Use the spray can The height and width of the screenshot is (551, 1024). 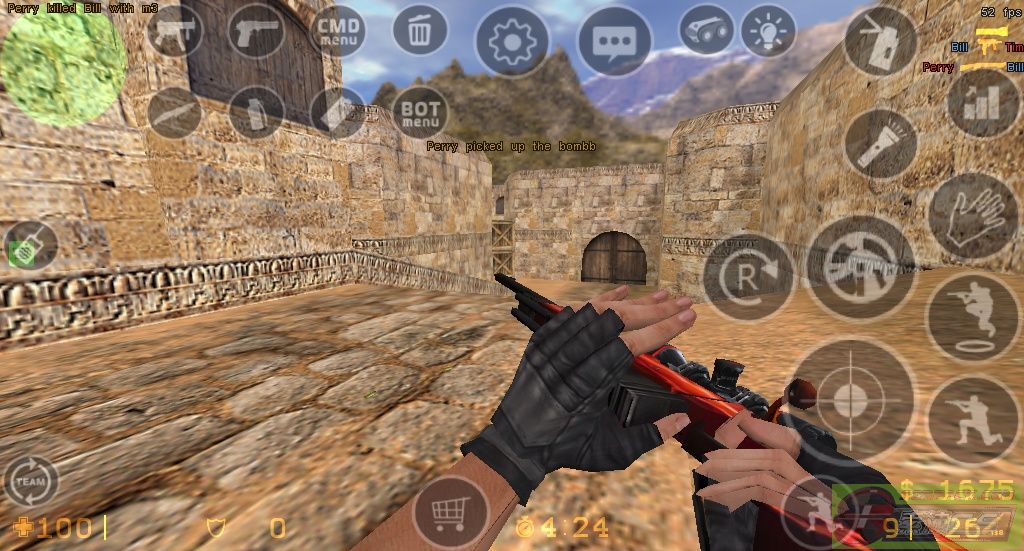click(x=880, y=41)
